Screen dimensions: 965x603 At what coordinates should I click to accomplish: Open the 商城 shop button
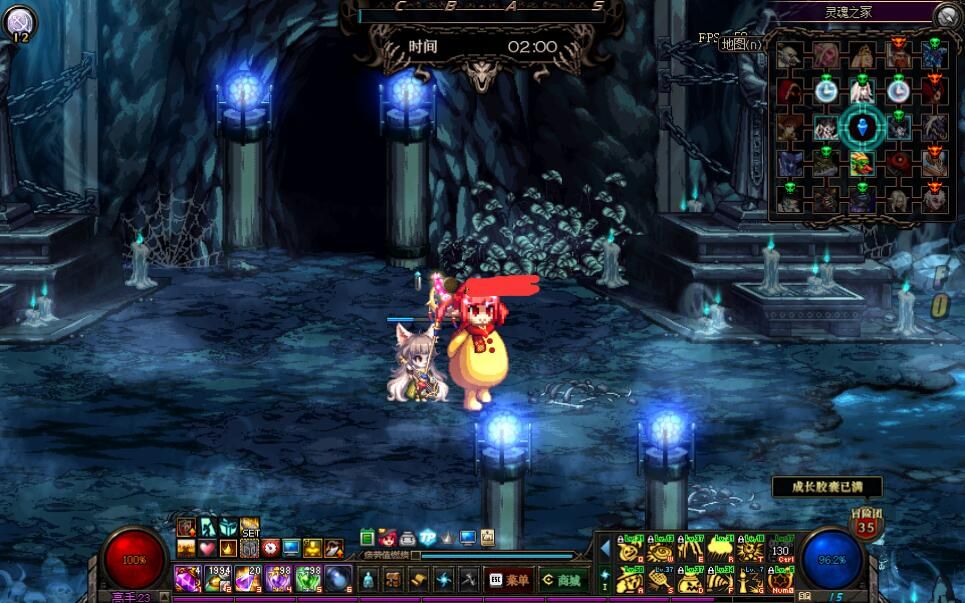point(561,579)
